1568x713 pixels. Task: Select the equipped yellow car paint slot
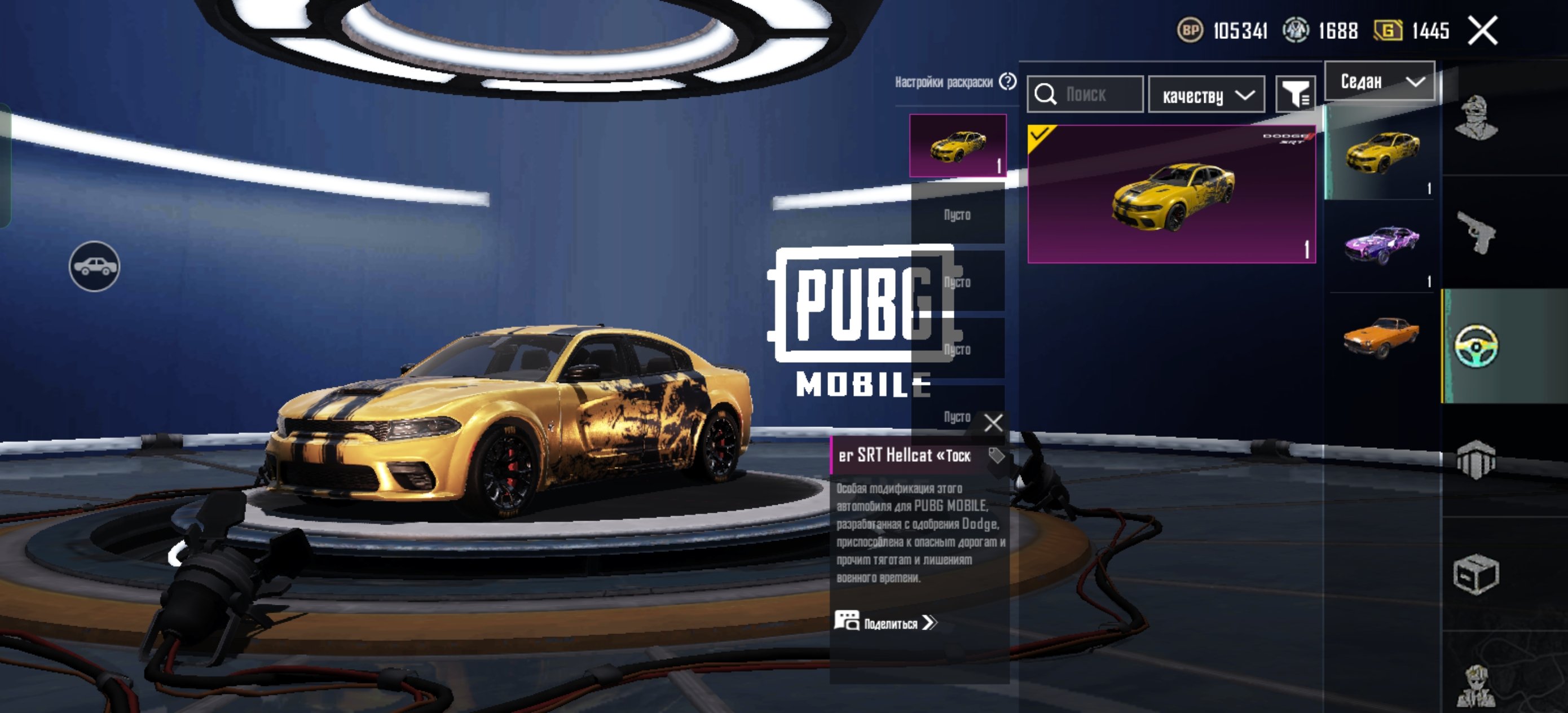pos(957,146)
